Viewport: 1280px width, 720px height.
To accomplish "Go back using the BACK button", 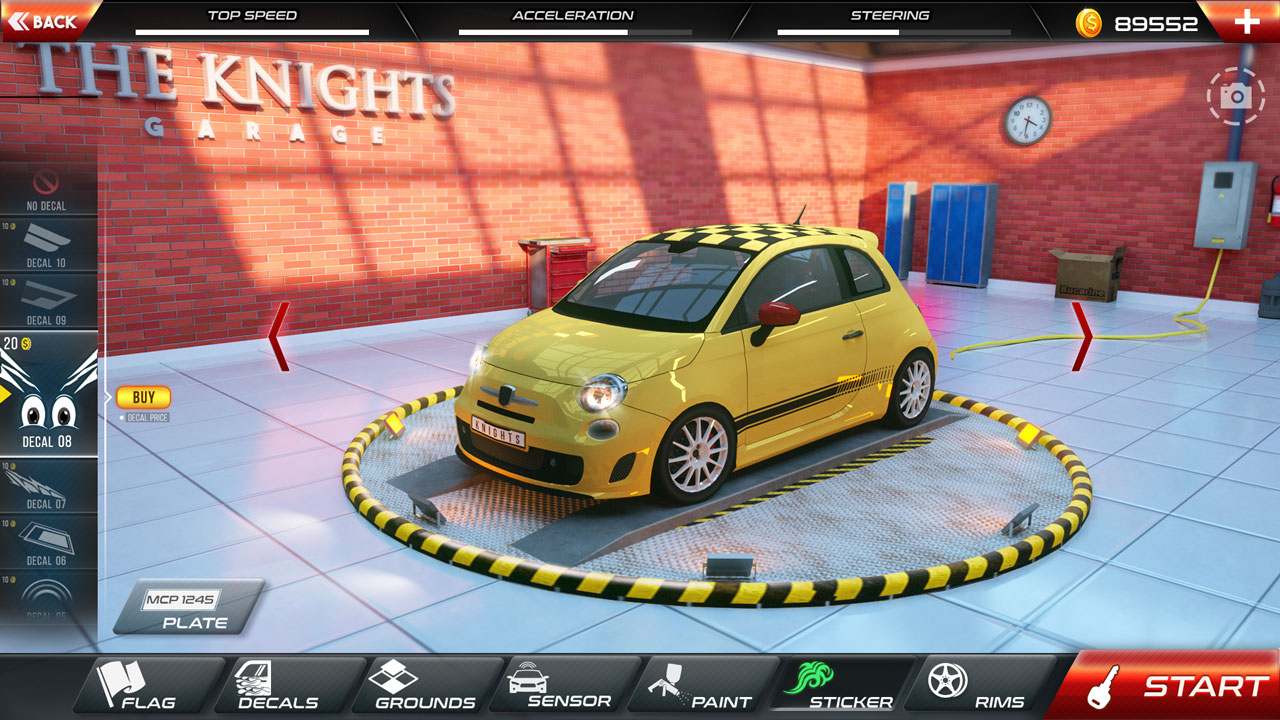I will [x=45, y=21].
